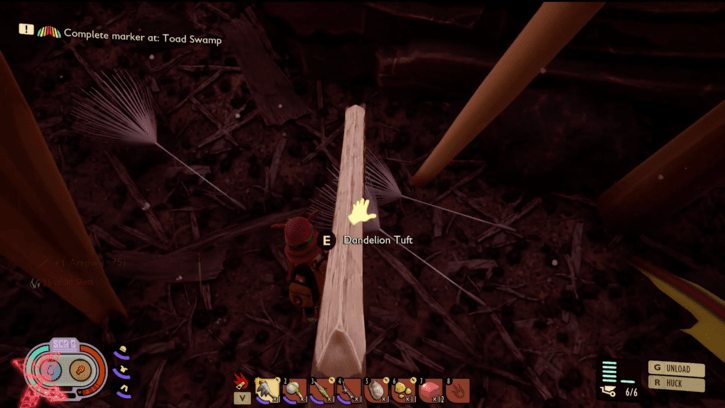Click the hunger drumstick gauge icon
This screenshot has width=725, height=408.
81,372
